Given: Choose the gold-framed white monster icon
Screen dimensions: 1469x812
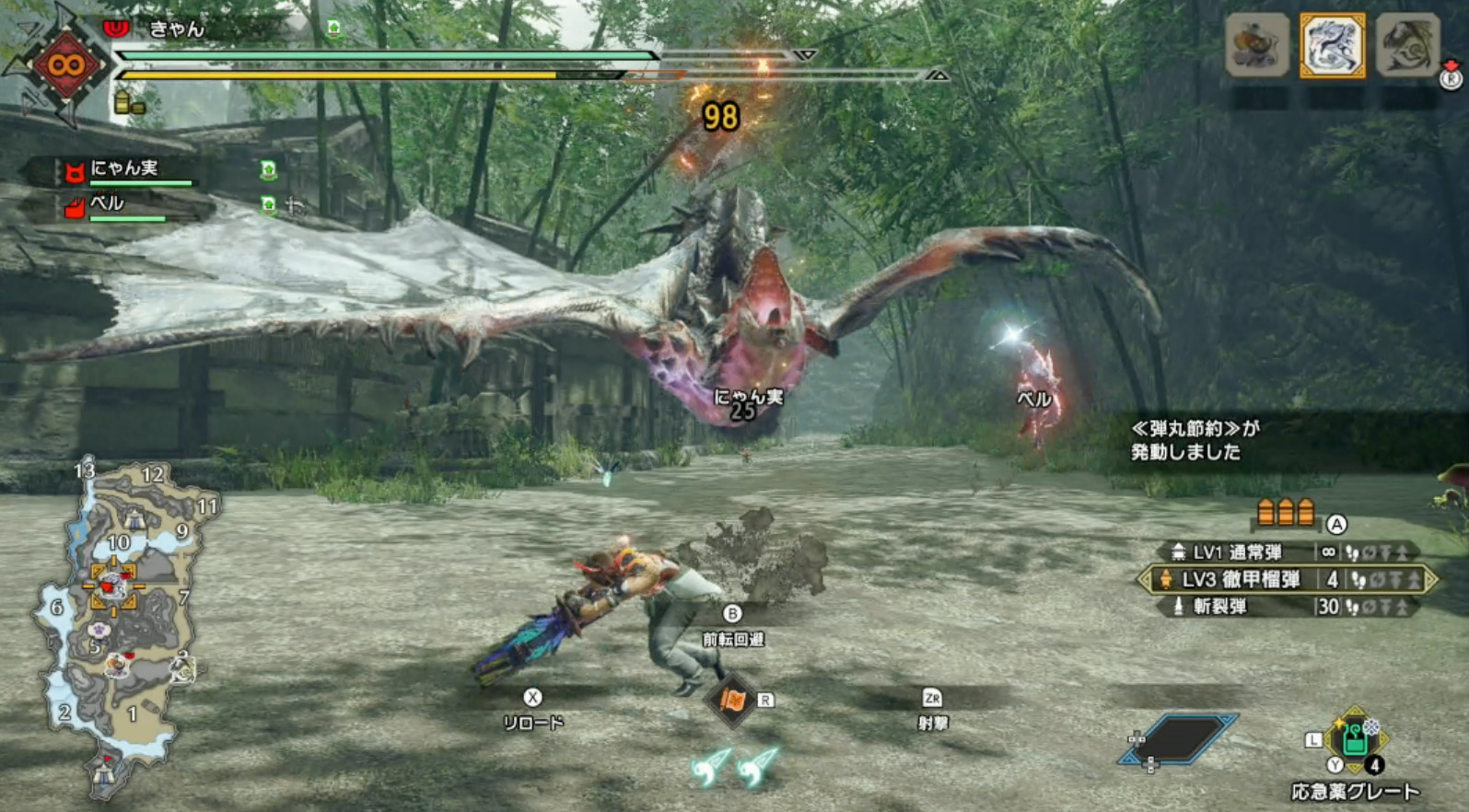Looking at the screenshot, I should tap(1332, 45).
